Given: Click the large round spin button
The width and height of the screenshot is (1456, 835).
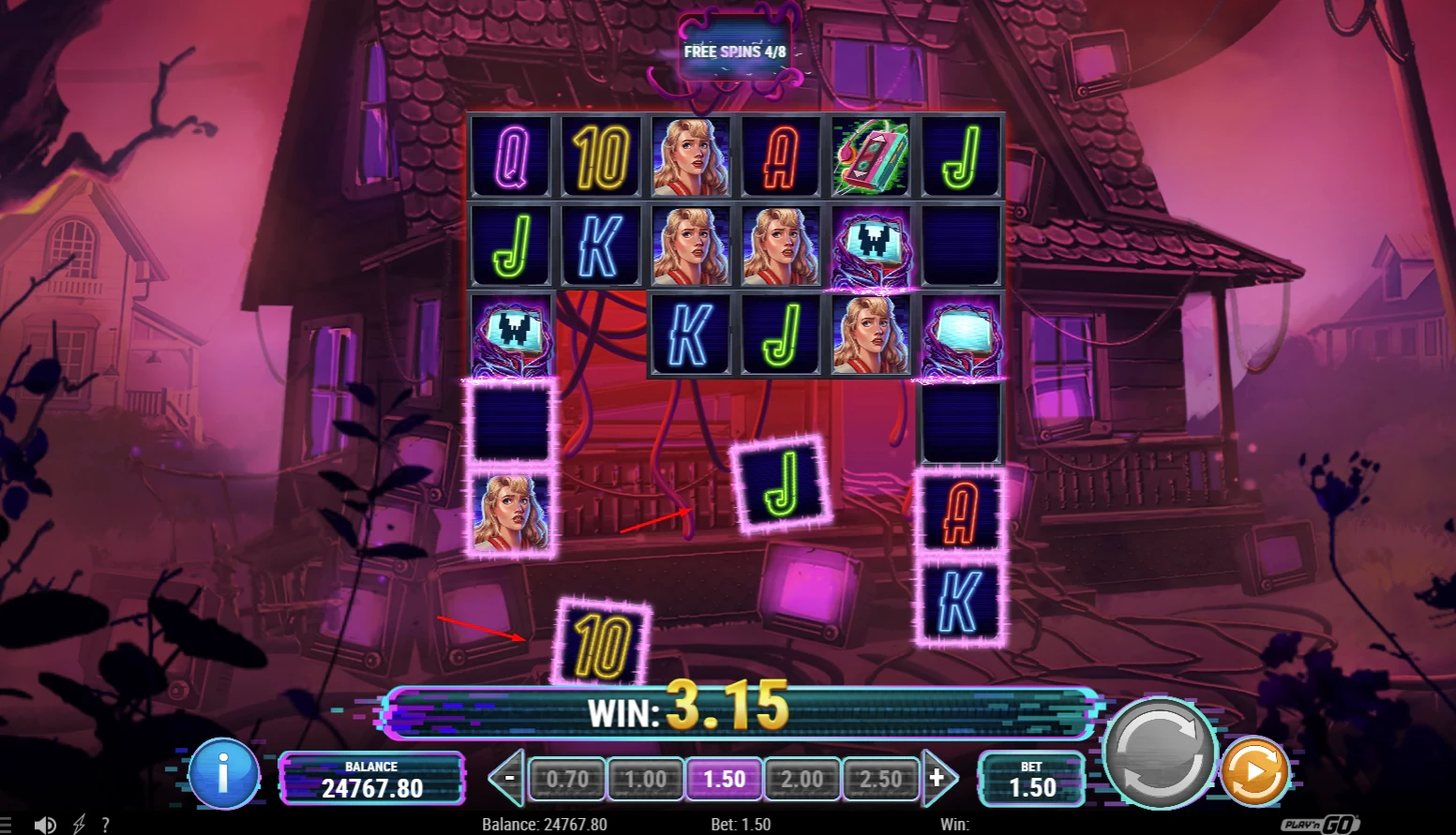Looking at the screenshot, I should tap(1160, 753).
